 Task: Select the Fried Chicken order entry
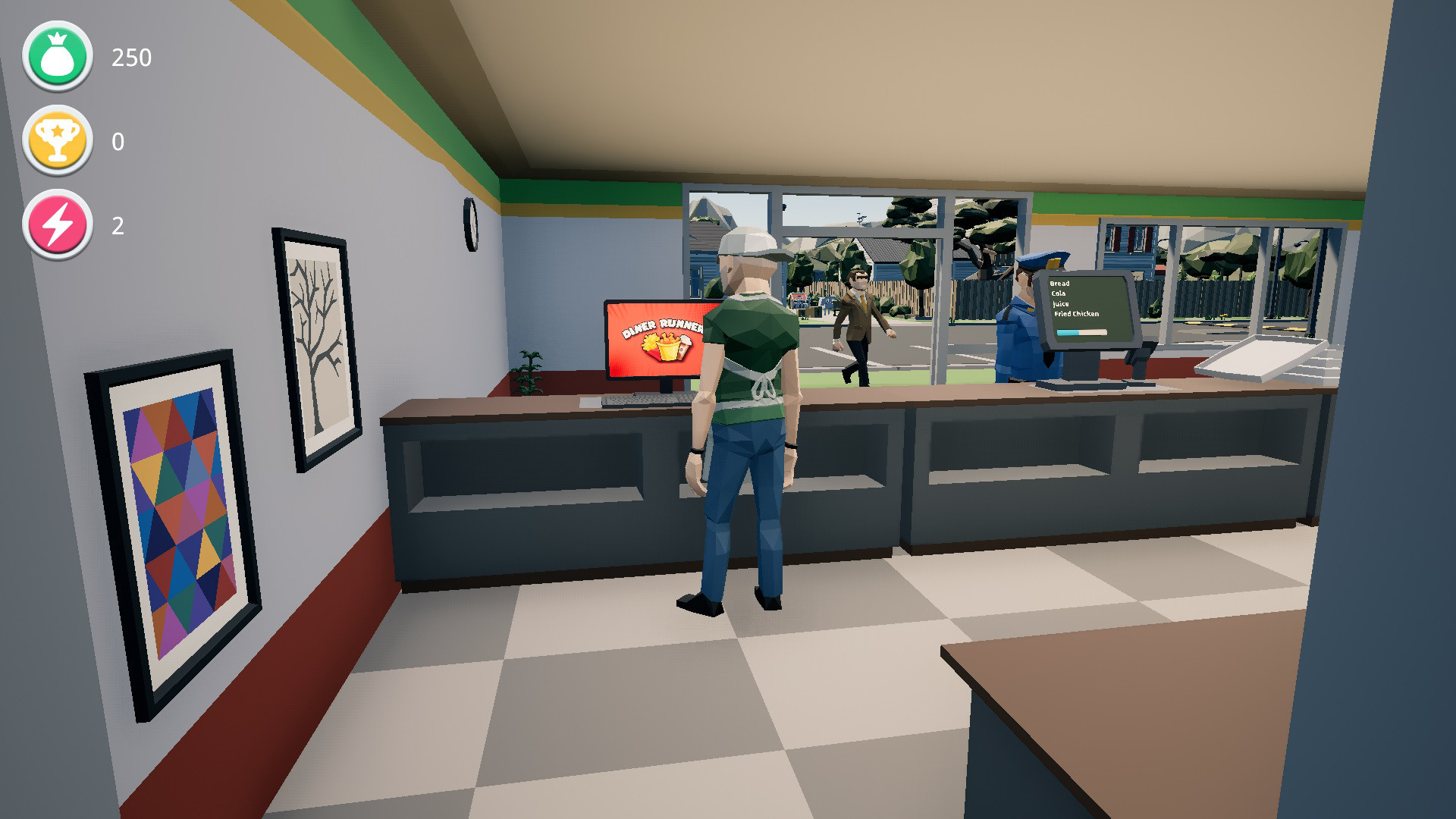[x=1077, y=314]
